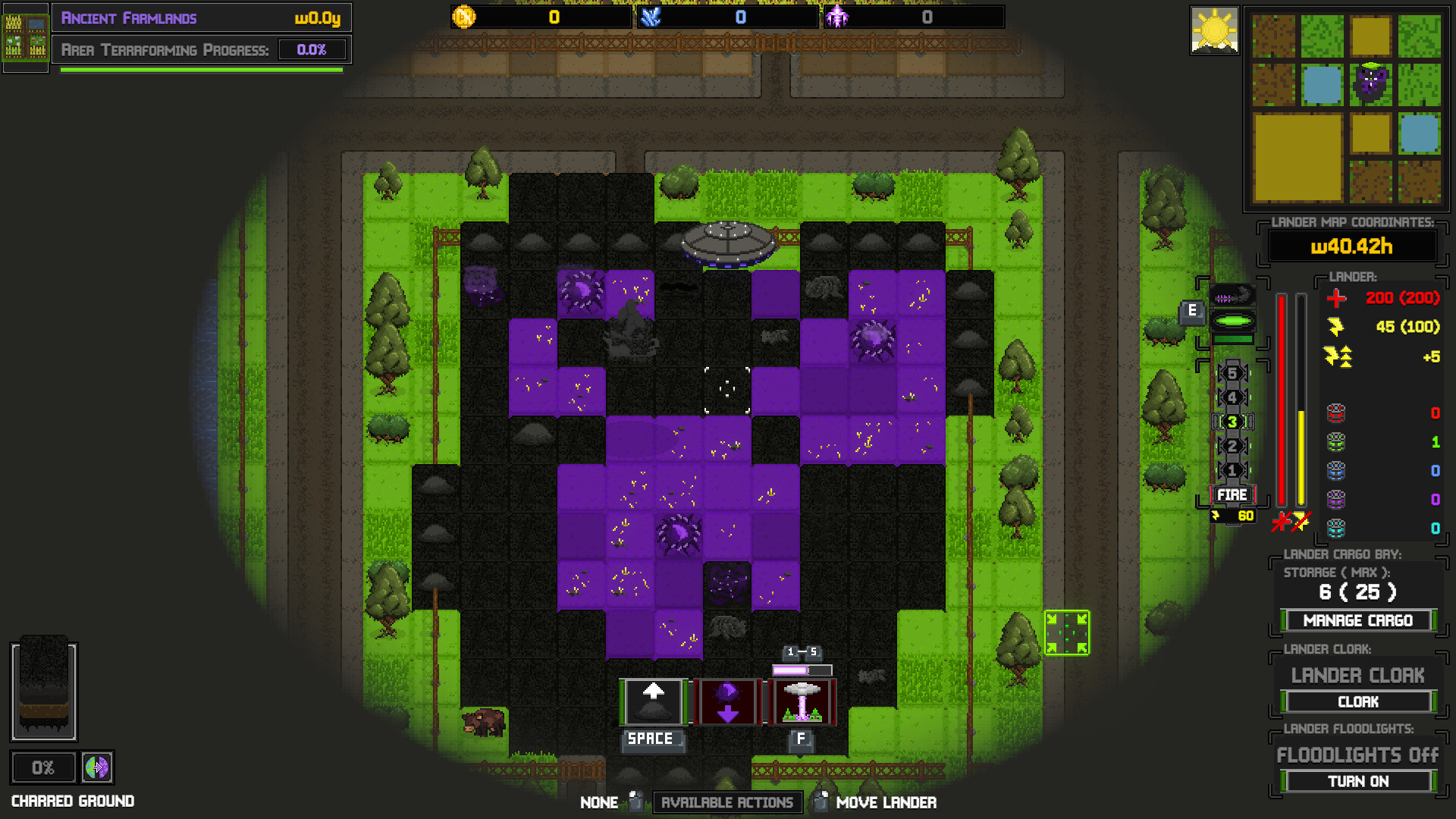Image resolution: width=1456 pixels, height=819 pixels.
Task: Open the Available Actions menu
Action: point(726,802)
